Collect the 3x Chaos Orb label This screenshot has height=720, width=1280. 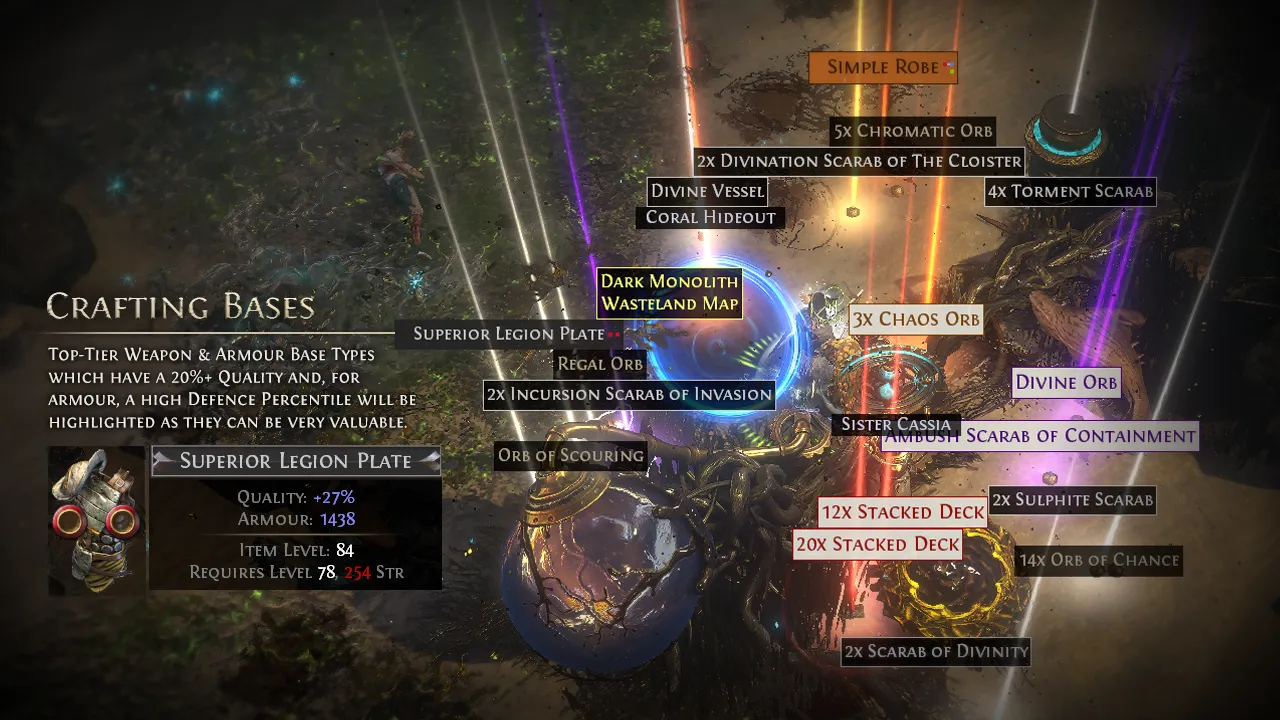click(x=915, y=320)
